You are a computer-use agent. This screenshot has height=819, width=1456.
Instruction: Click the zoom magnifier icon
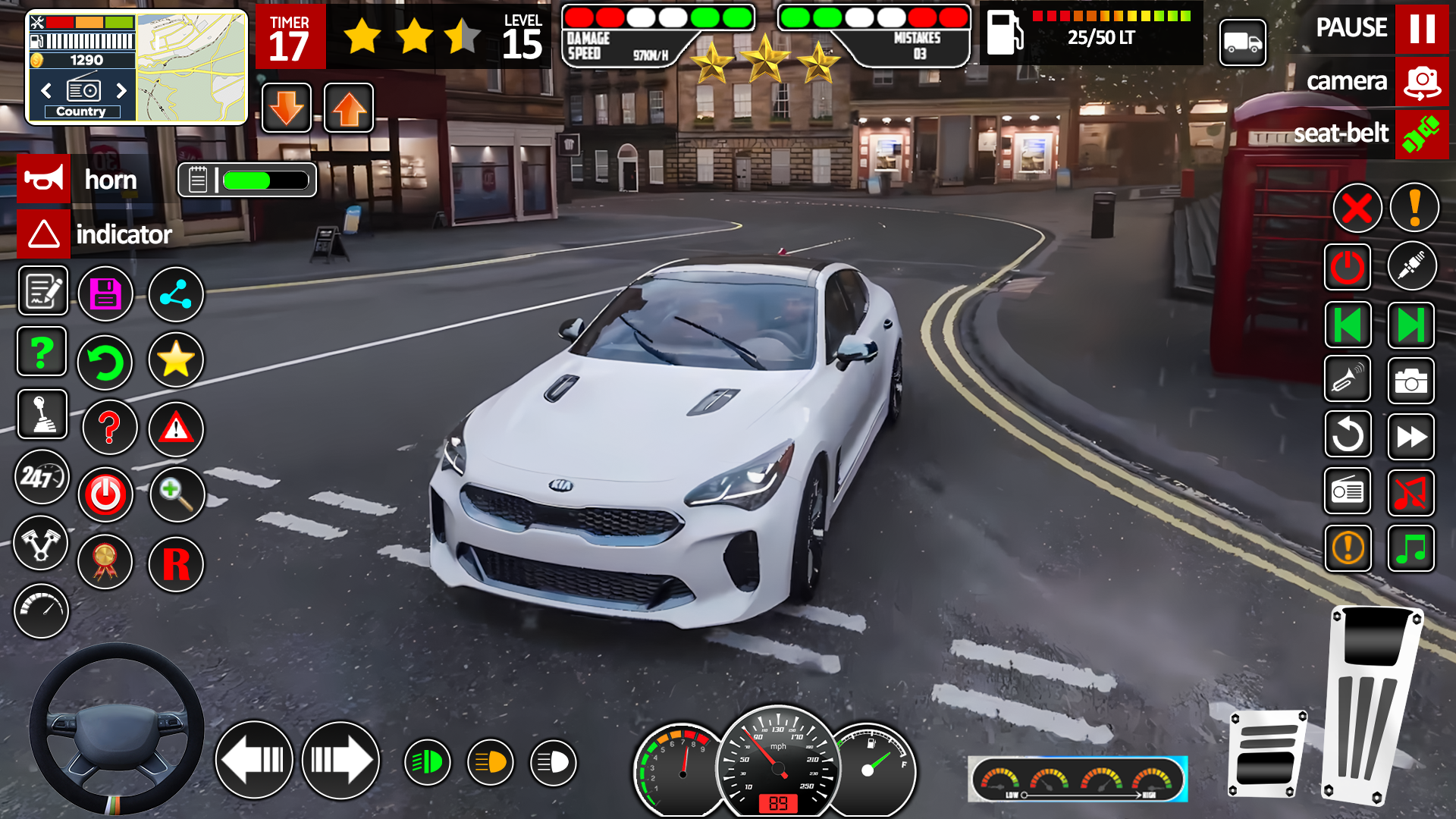176,494
